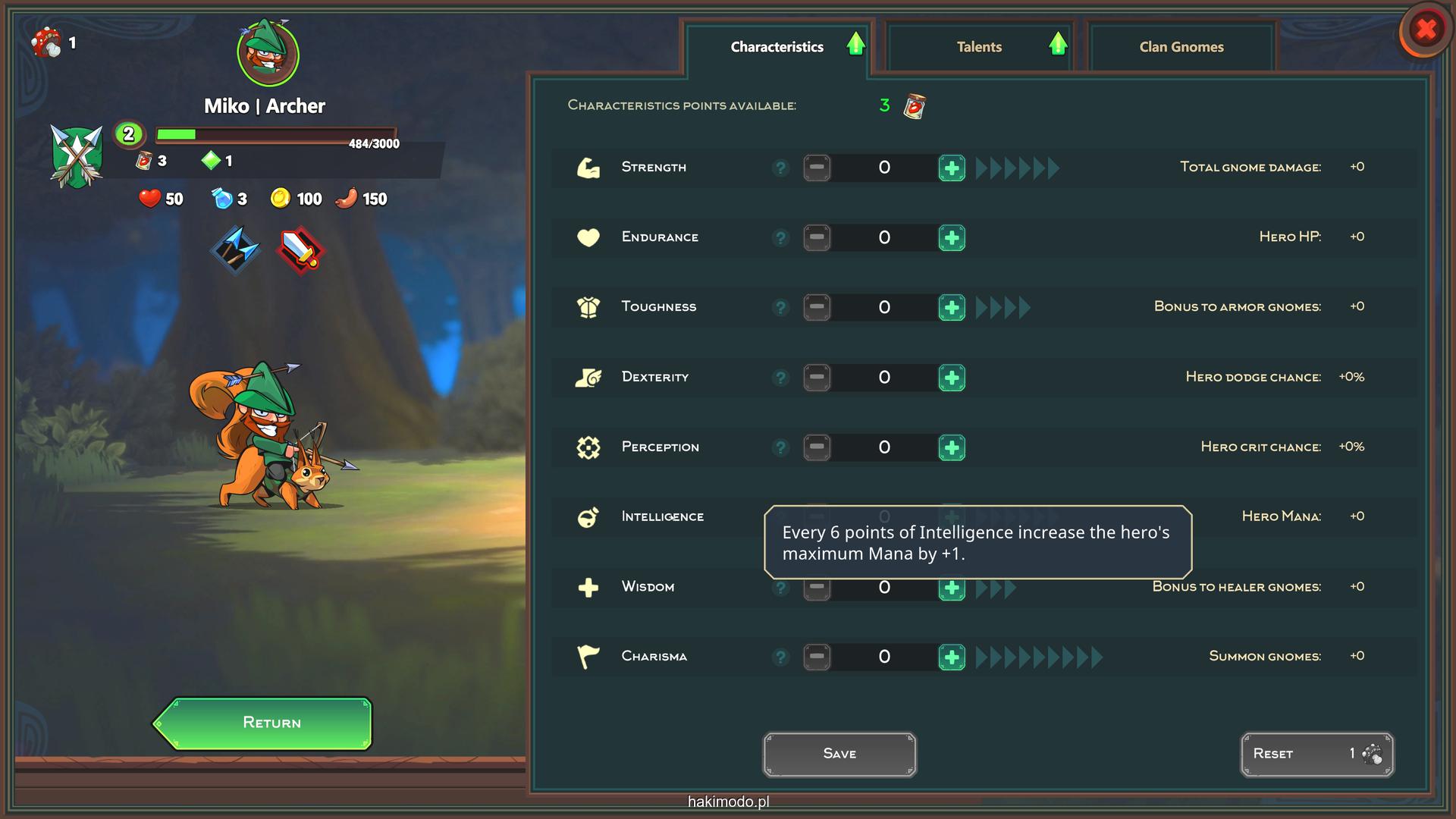Increase Perception with the plus button
Image resolution: width=1456 pixels, height=819 pixels.
(952, 447)
